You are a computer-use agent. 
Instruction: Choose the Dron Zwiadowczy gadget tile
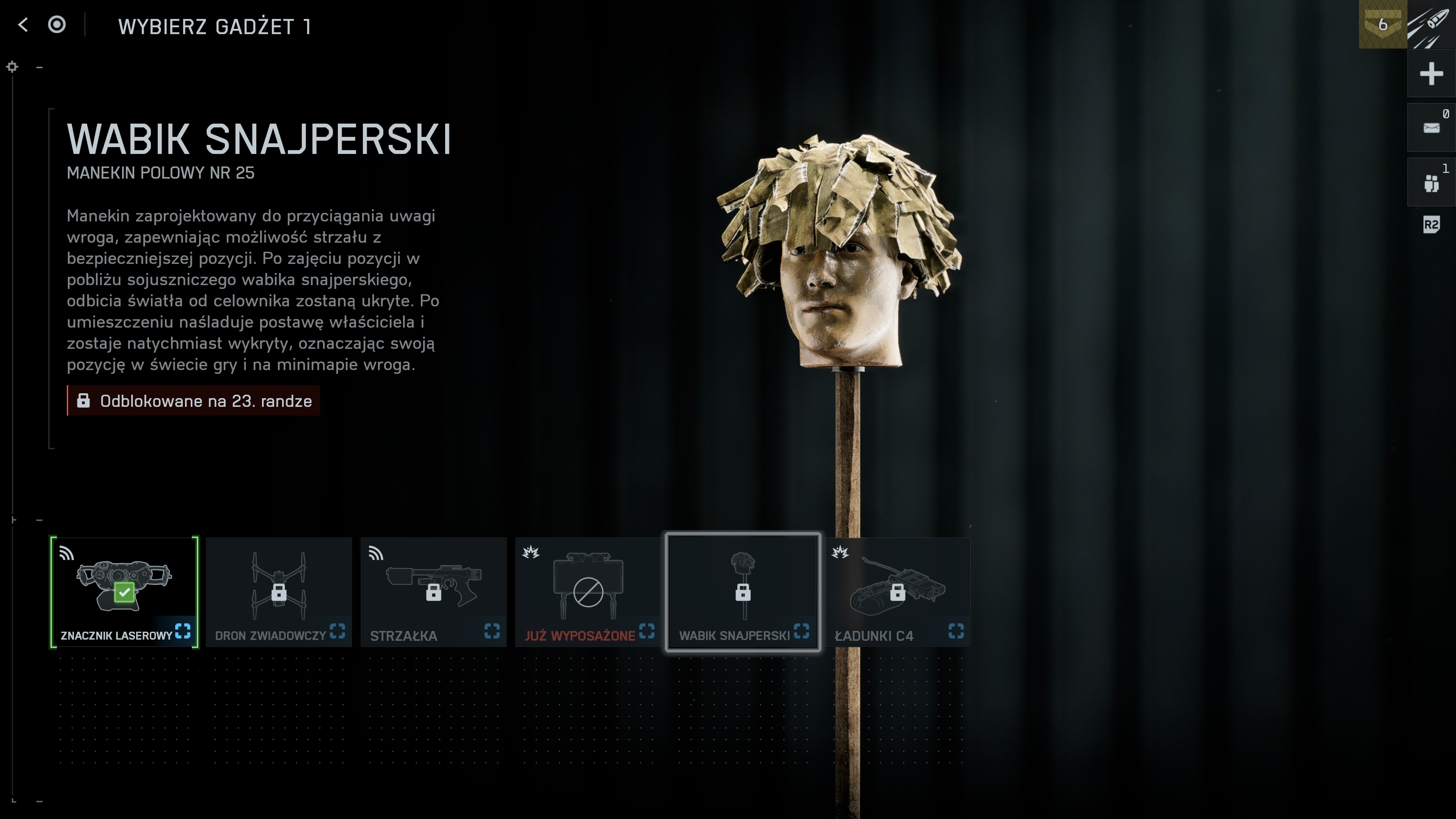pyautogui.click(x=279, y=592)
